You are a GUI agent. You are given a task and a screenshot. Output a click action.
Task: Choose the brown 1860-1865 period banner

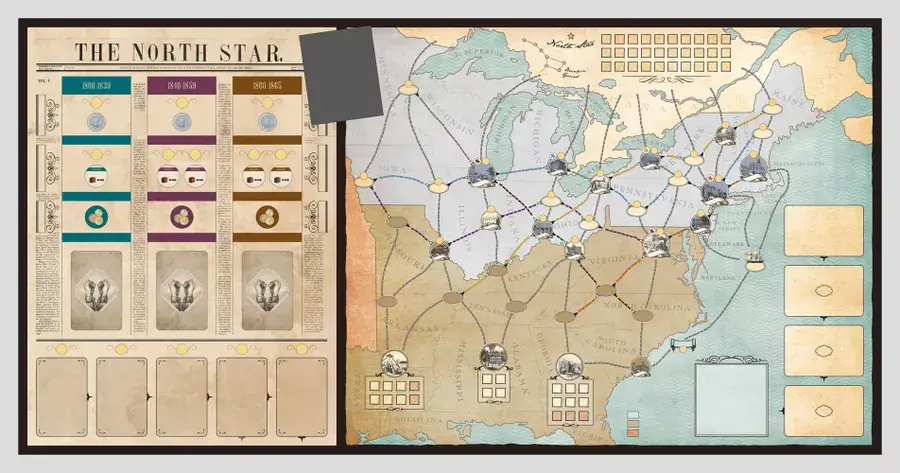tap(266, 87)
